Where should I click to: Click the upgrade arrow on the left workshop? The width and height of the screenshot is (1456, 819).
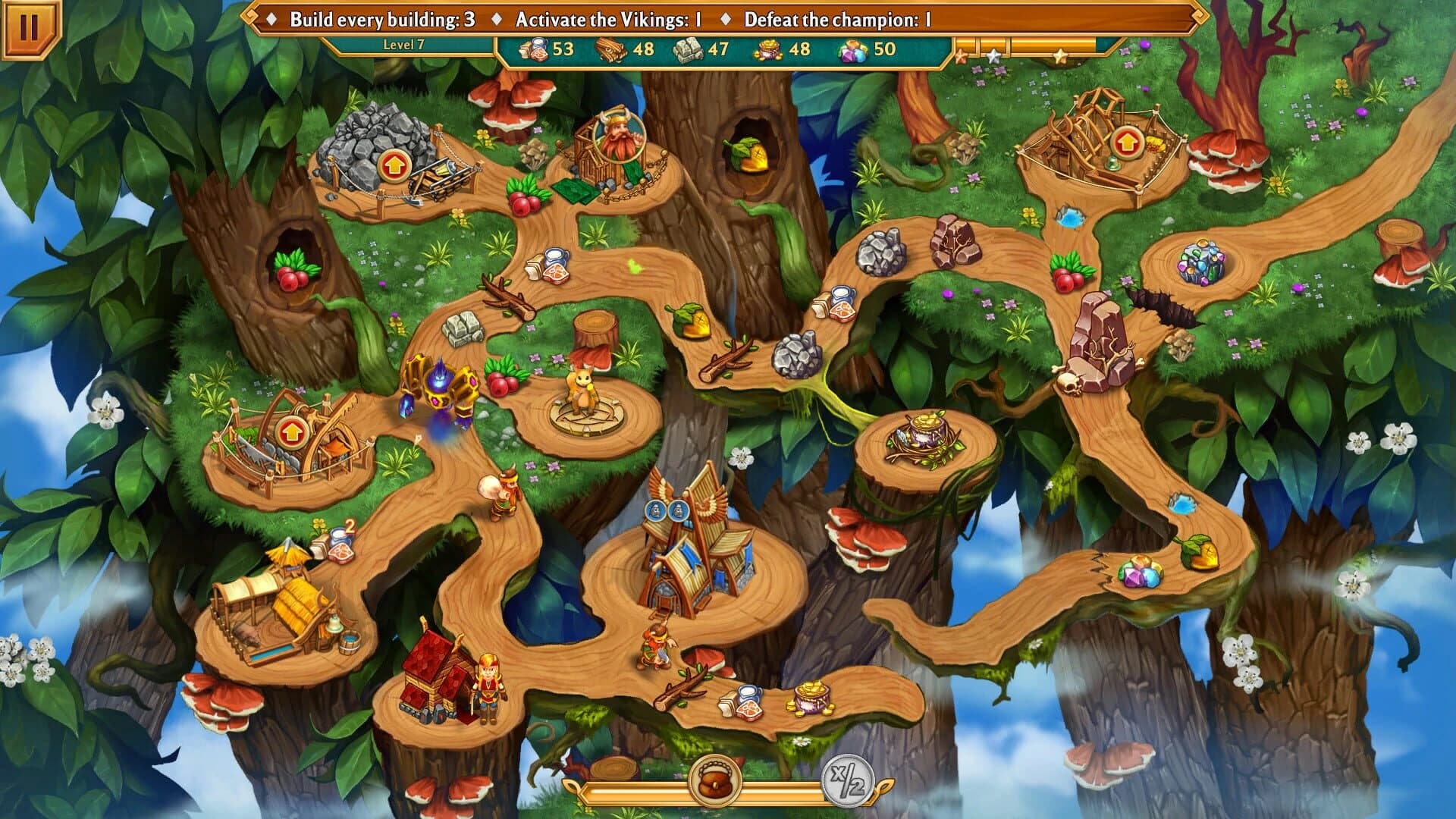pos(293,435)
